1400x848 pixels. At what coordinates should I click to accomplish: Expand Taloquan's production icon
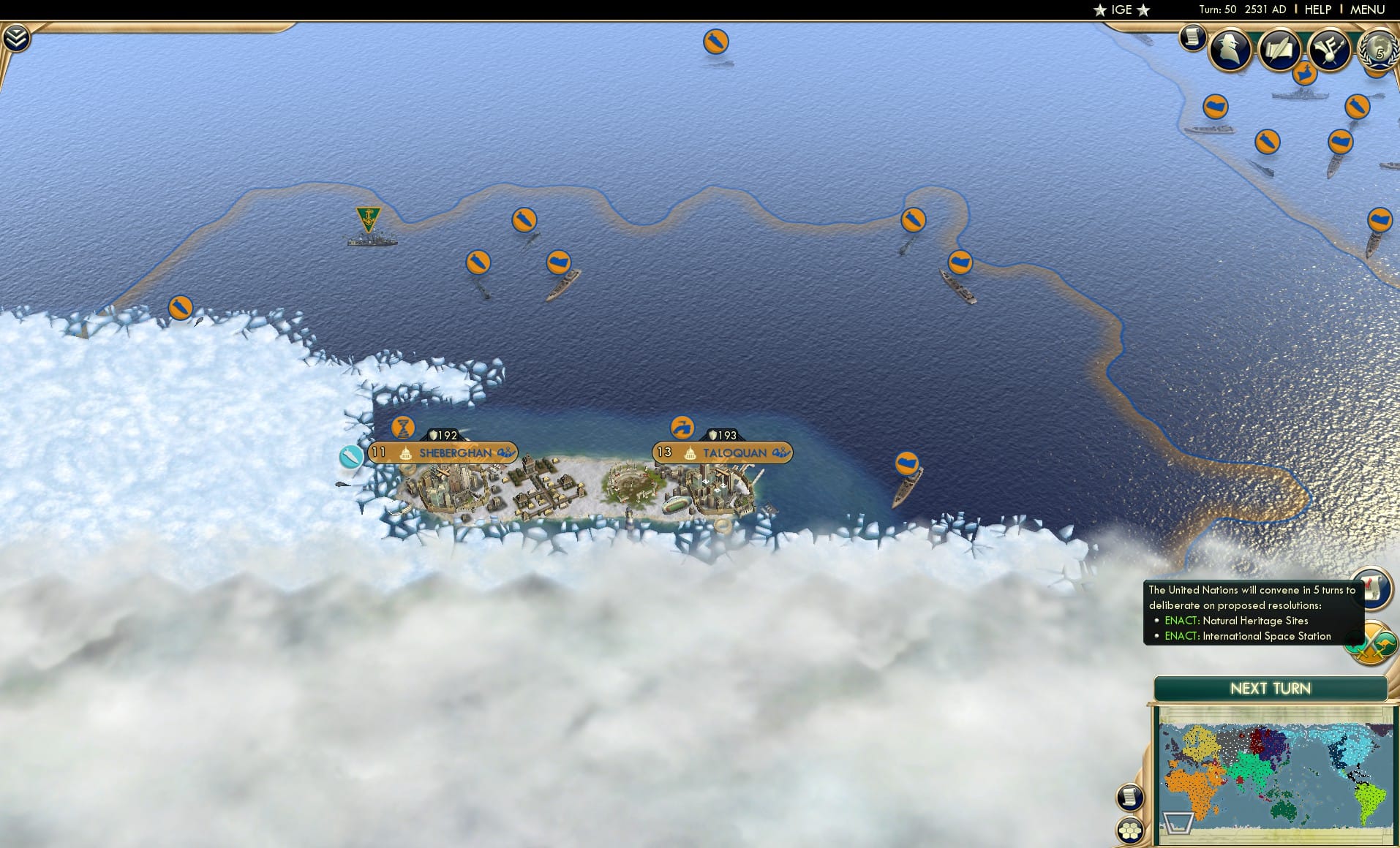tap(682, 428)
